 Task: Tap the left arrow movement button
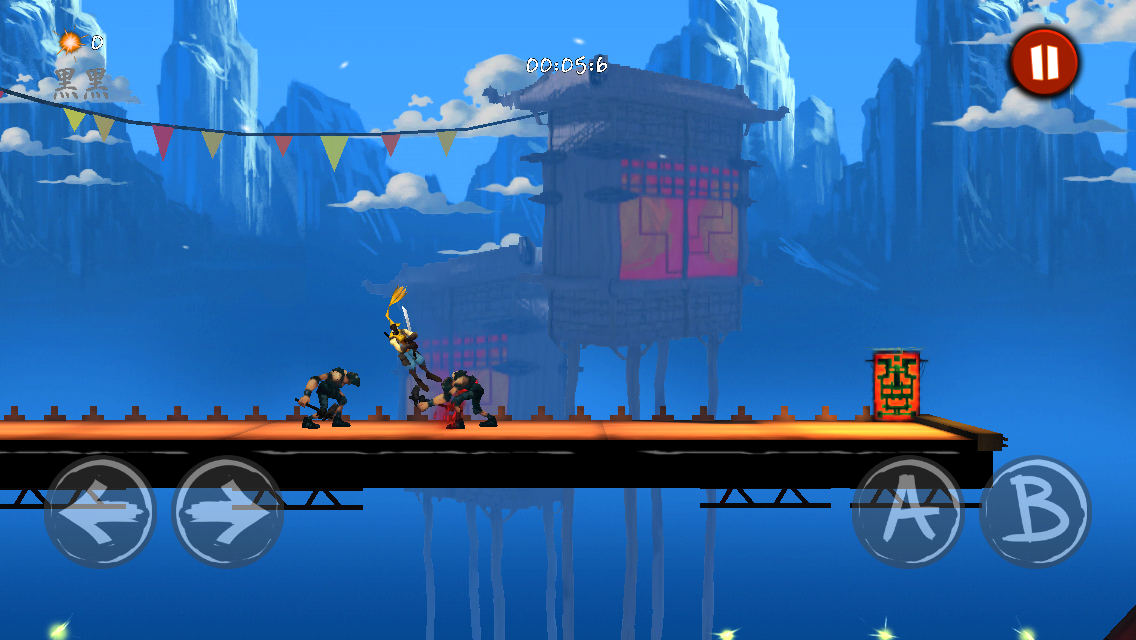[100, 511]
